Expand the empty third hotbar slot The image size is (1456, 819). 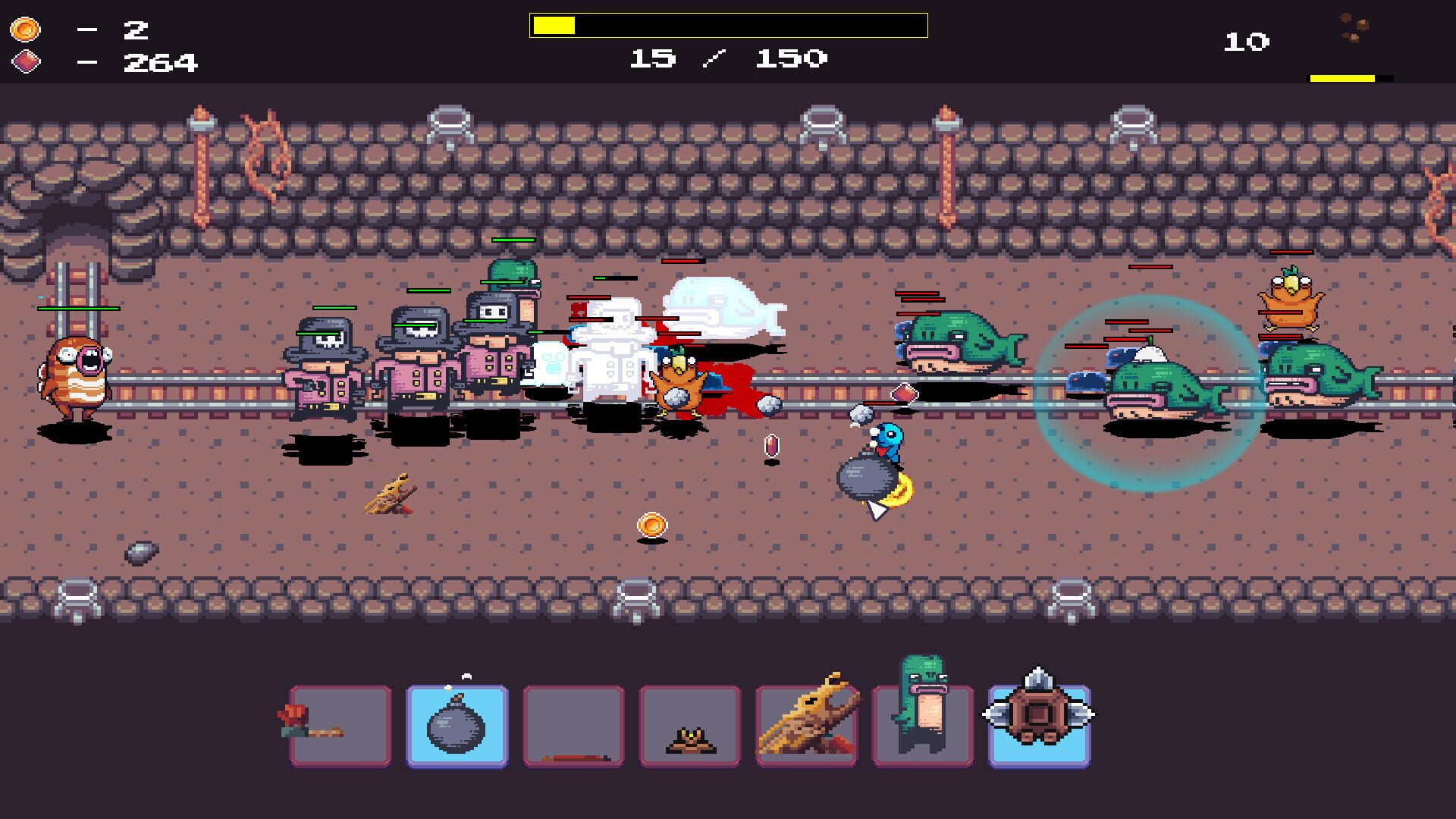[573, 724]
